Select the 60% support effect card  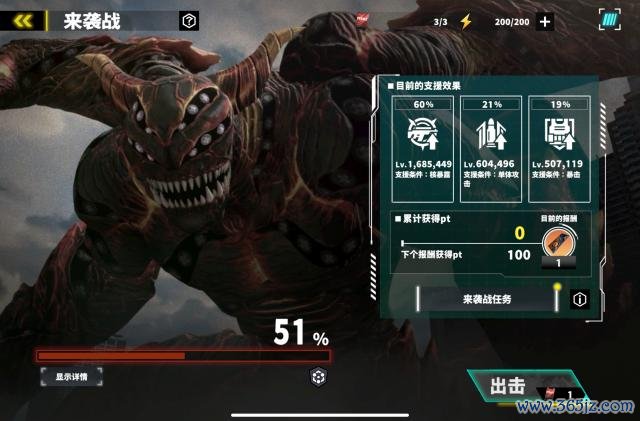(x=422, y=146)
